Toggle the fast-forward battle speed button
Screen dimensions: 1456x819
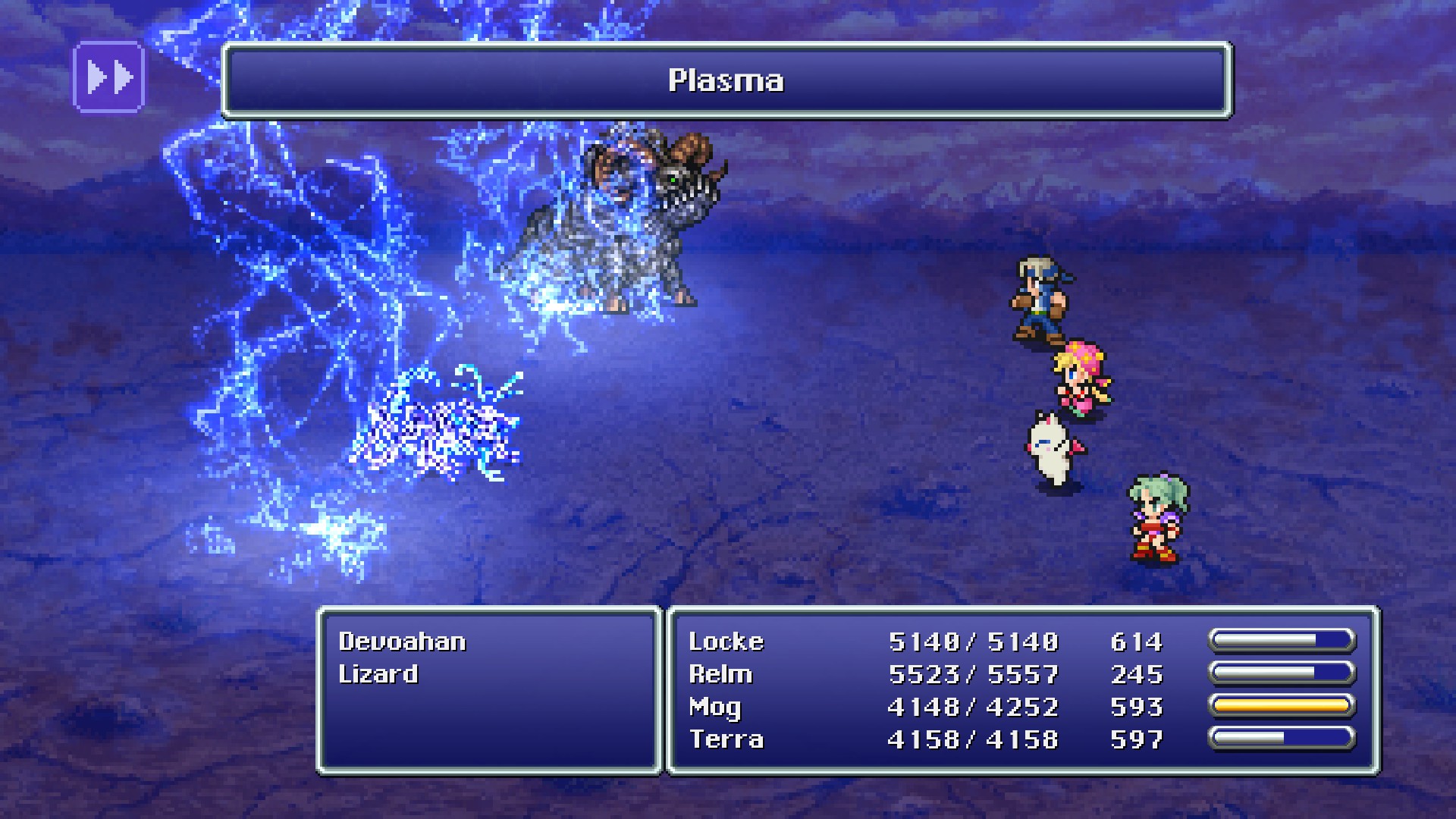[x=108, y=77]
